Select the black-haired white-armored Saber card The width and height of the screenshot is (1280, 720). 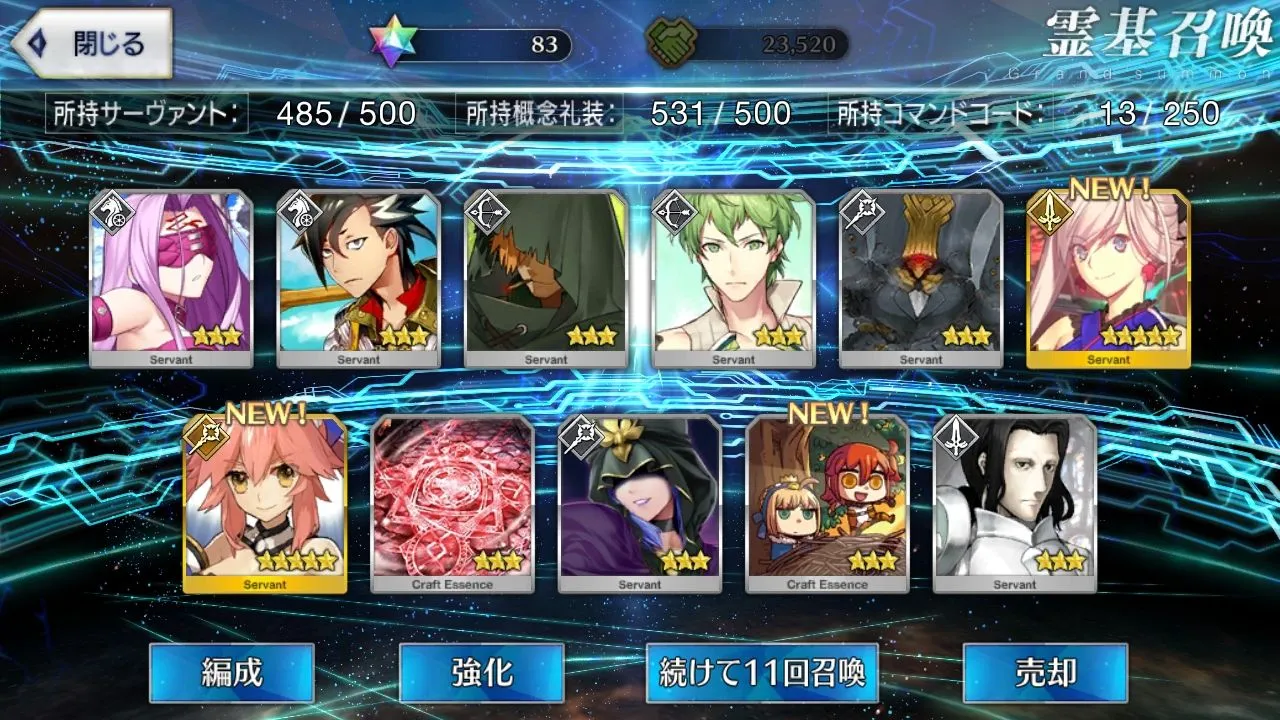pyautogui.click(x=1014, y=505)
